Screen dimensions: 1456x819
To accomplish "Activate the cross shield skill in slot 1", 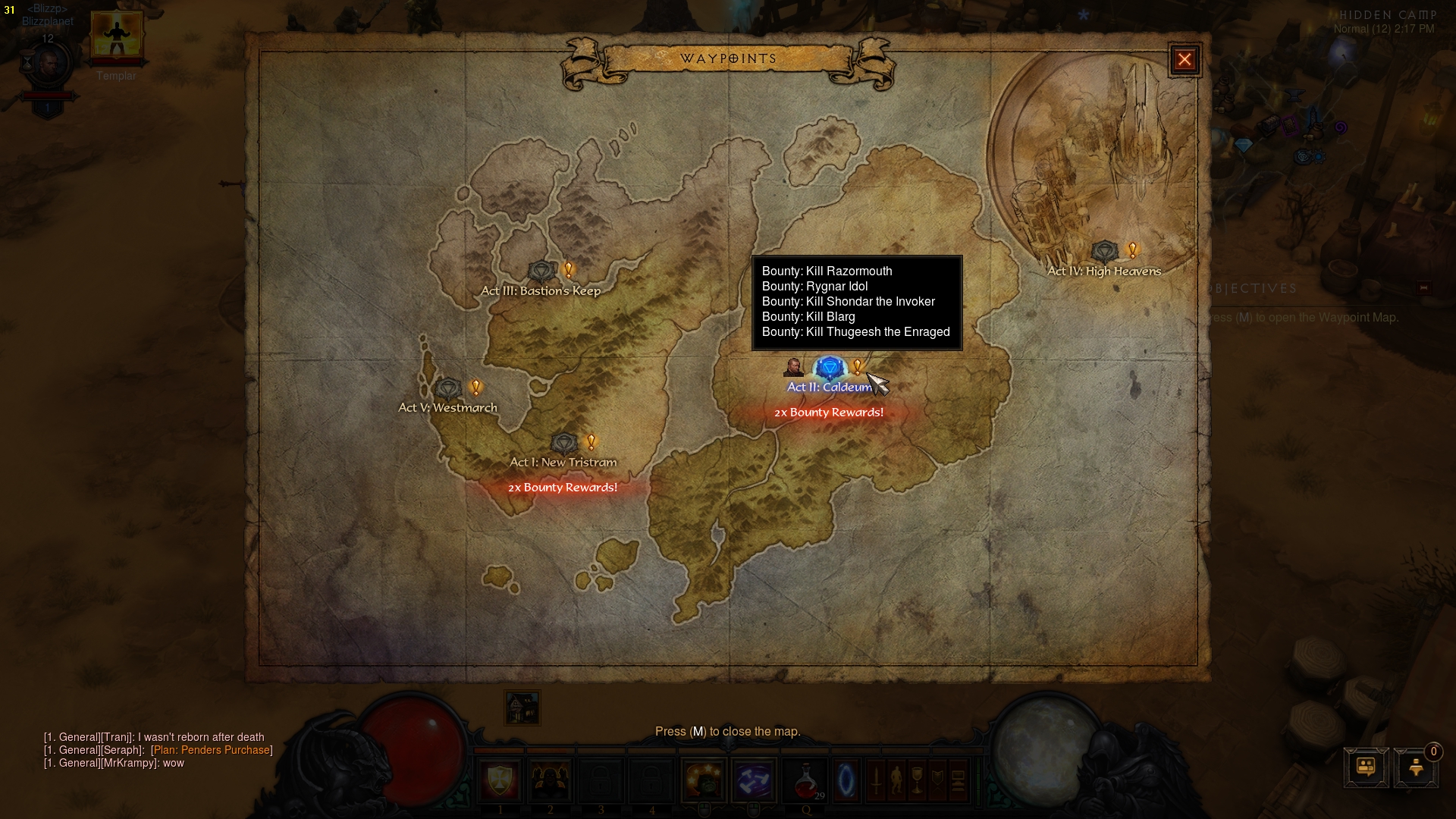I will coord(500,779).
